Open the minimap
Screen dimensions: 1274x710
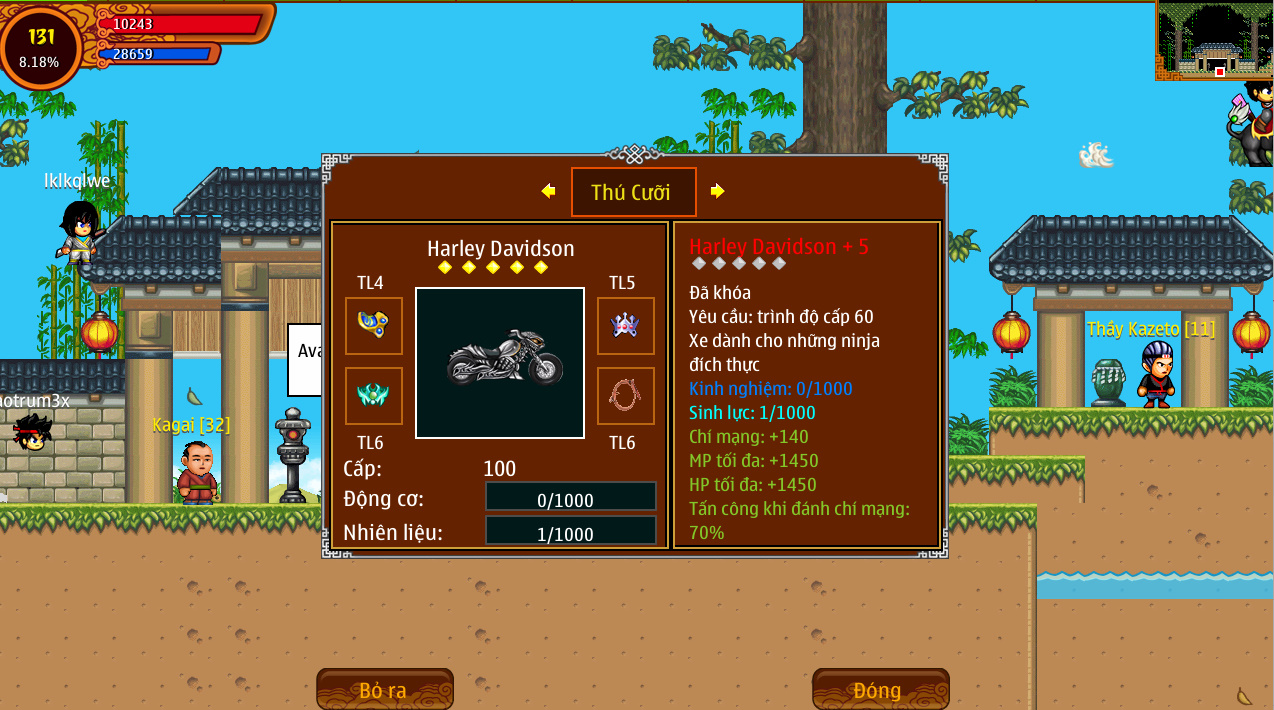(1214, 40)
